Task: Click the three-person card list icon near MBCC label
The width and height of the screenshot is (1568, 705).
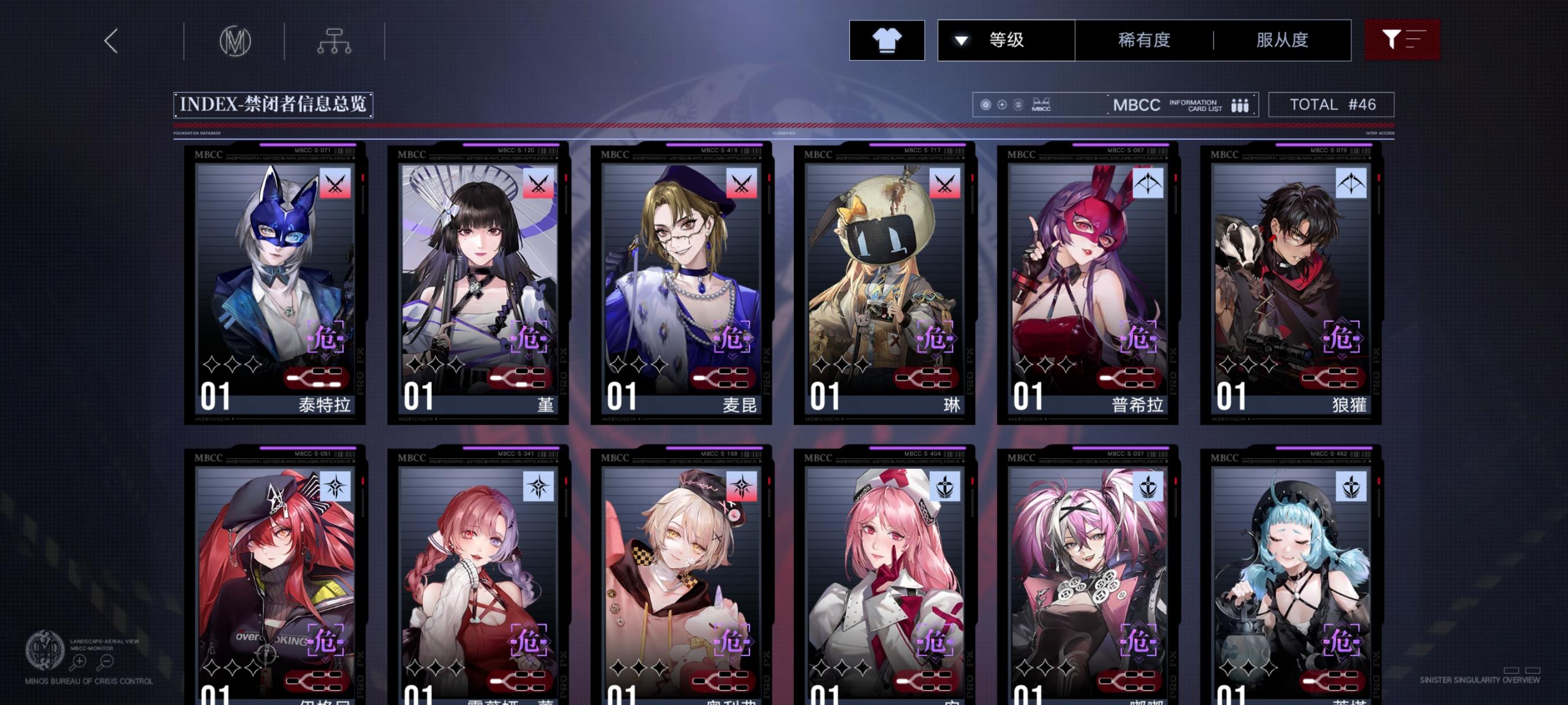Action: (1242, 105)
